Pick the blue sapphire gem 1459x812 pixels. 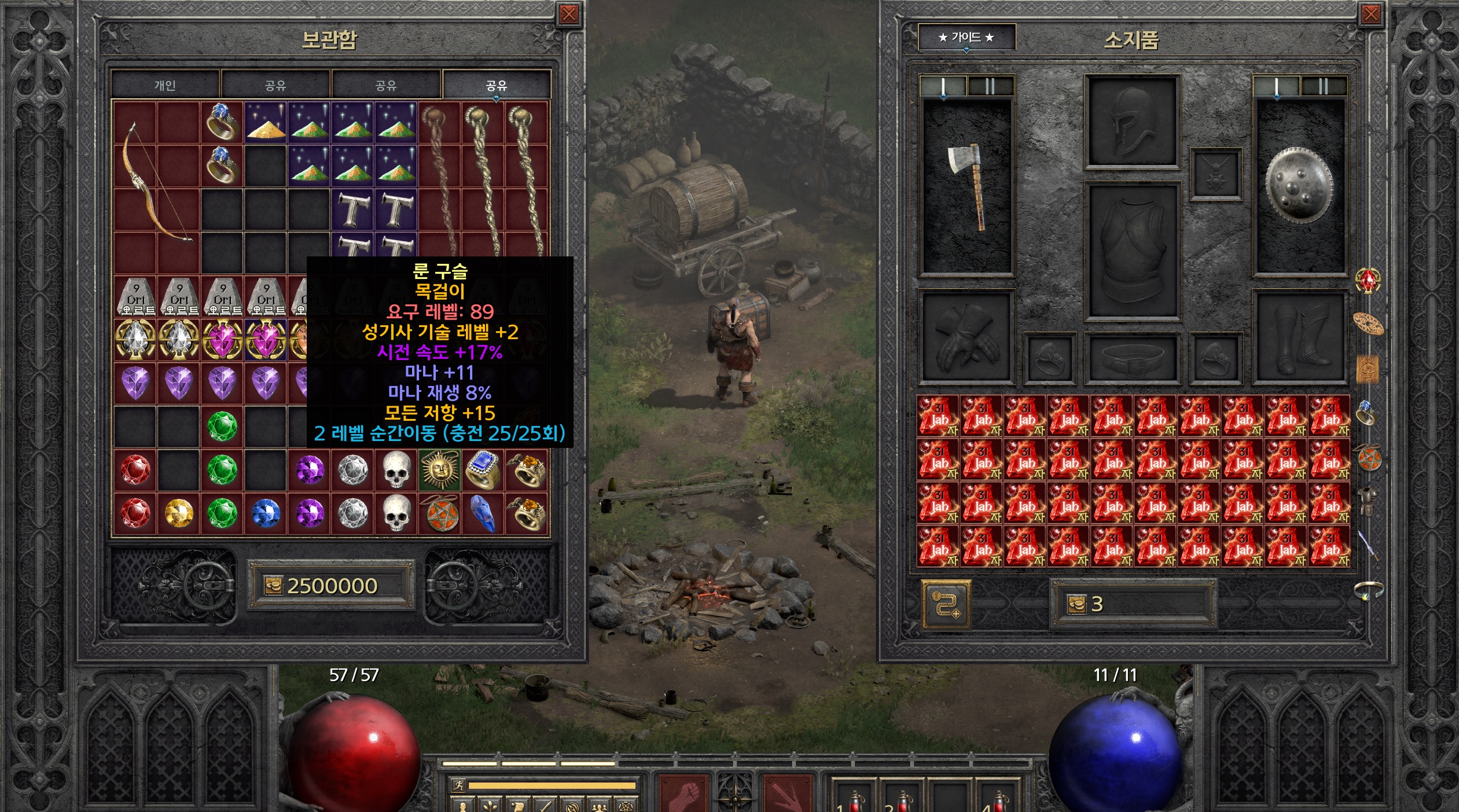click(x=266, y=513)
